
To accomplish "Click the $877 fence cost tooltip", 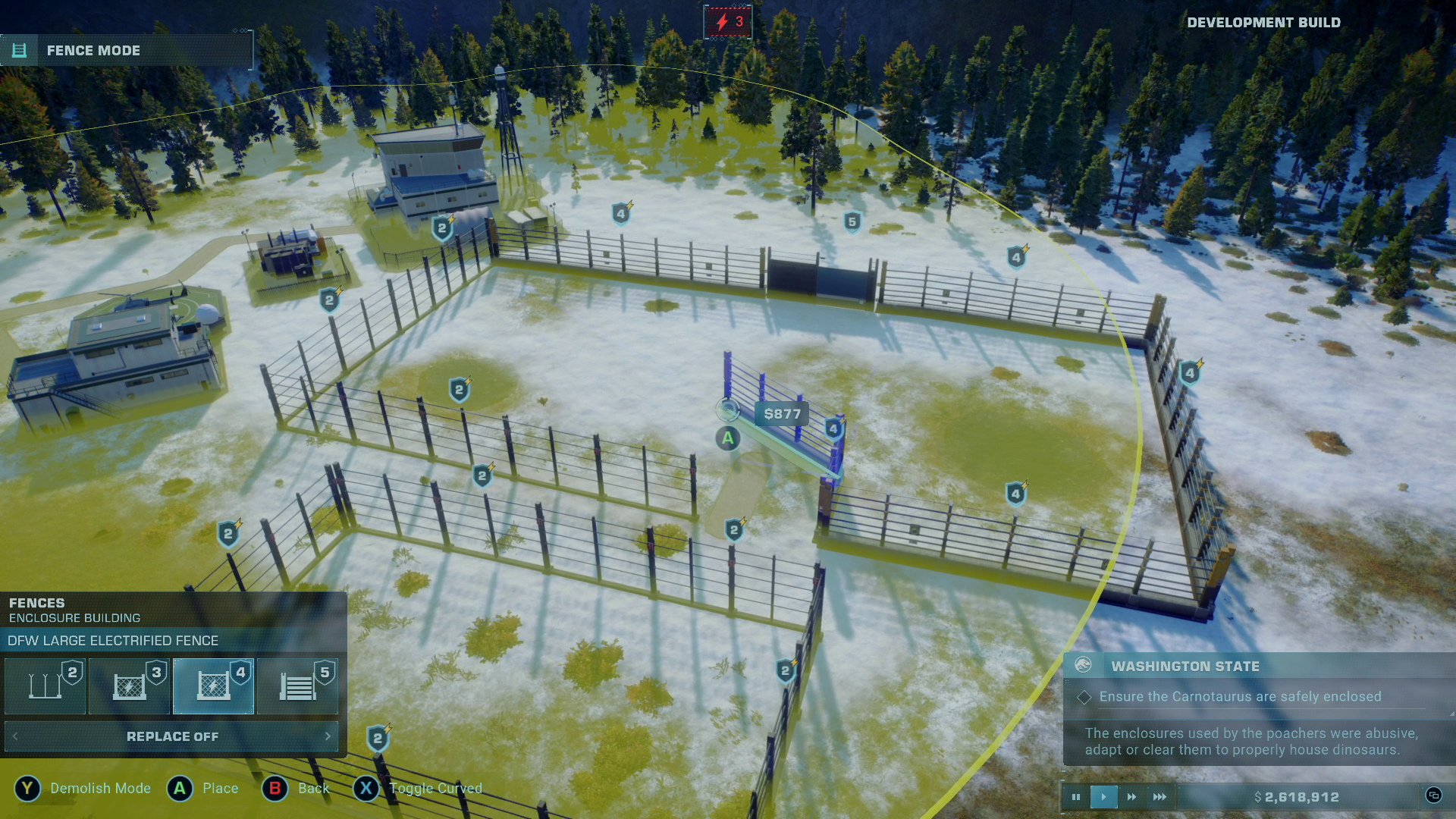I will point(782,415).
